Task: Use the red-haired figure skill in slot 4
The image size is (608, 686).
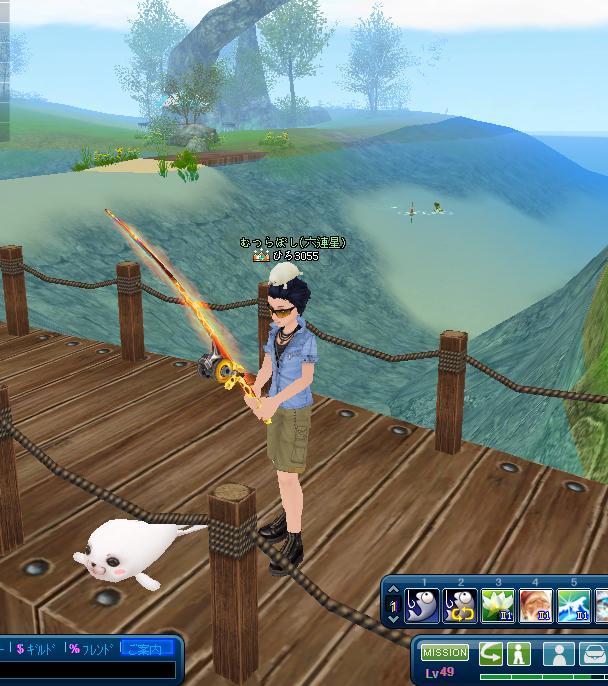Action: 535,605
